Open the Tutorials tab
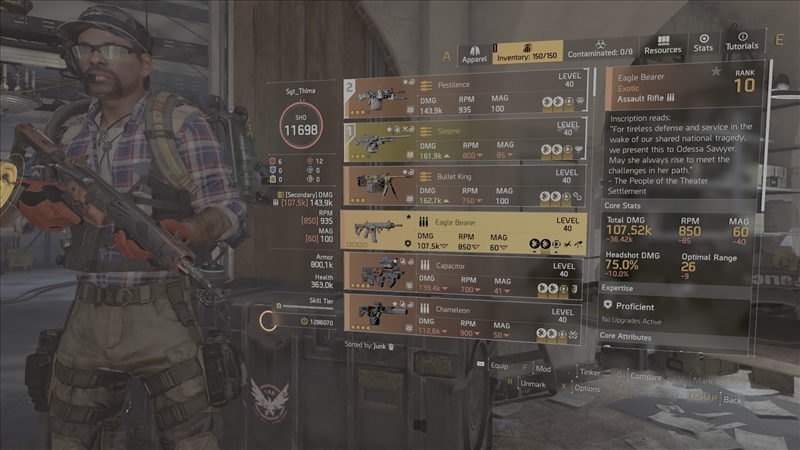The width and height of the screenshot is (800, 450). tap(741, 43)
